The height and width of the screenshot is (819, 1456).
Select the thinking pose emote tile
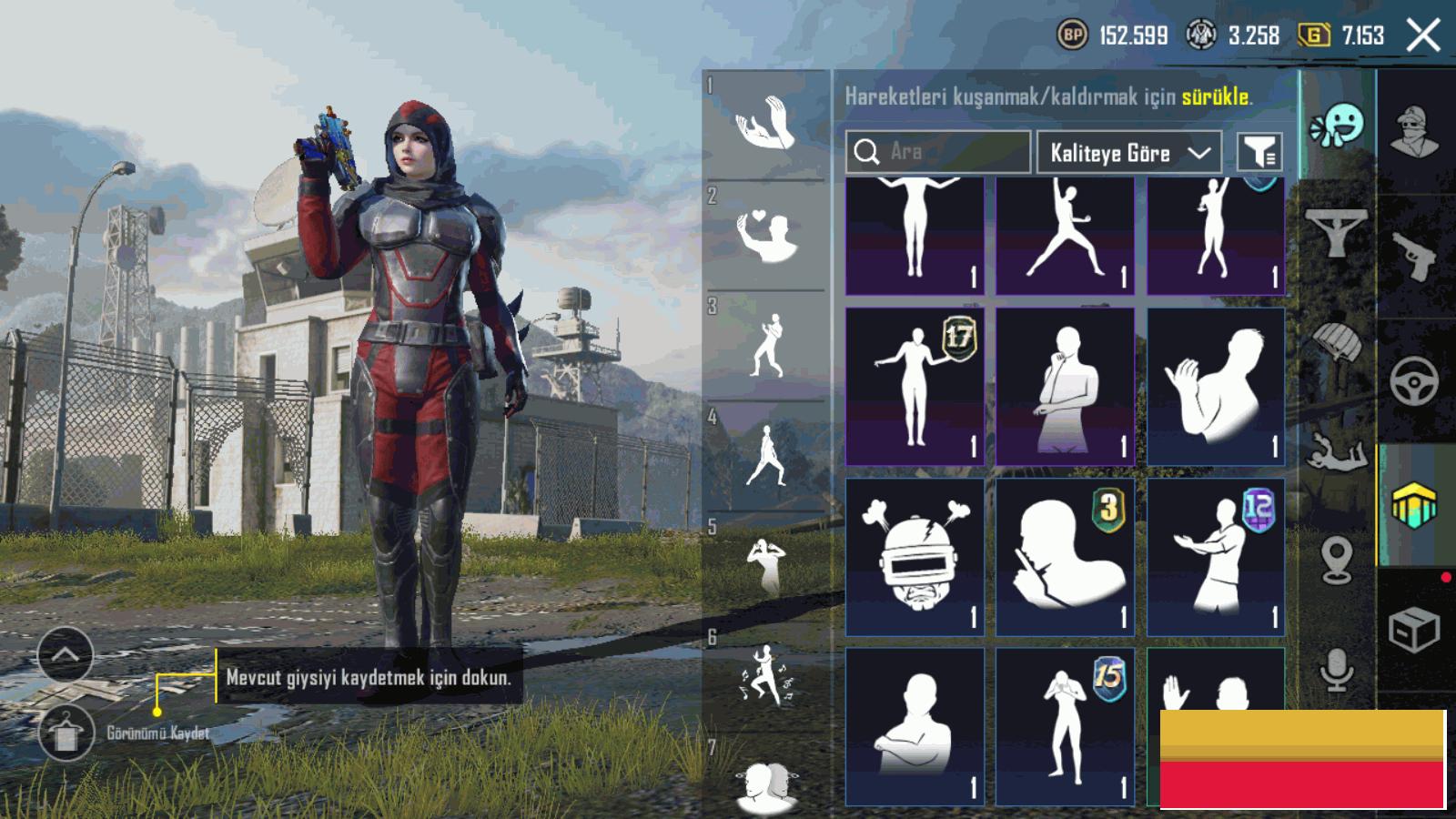click(1065, 387)
